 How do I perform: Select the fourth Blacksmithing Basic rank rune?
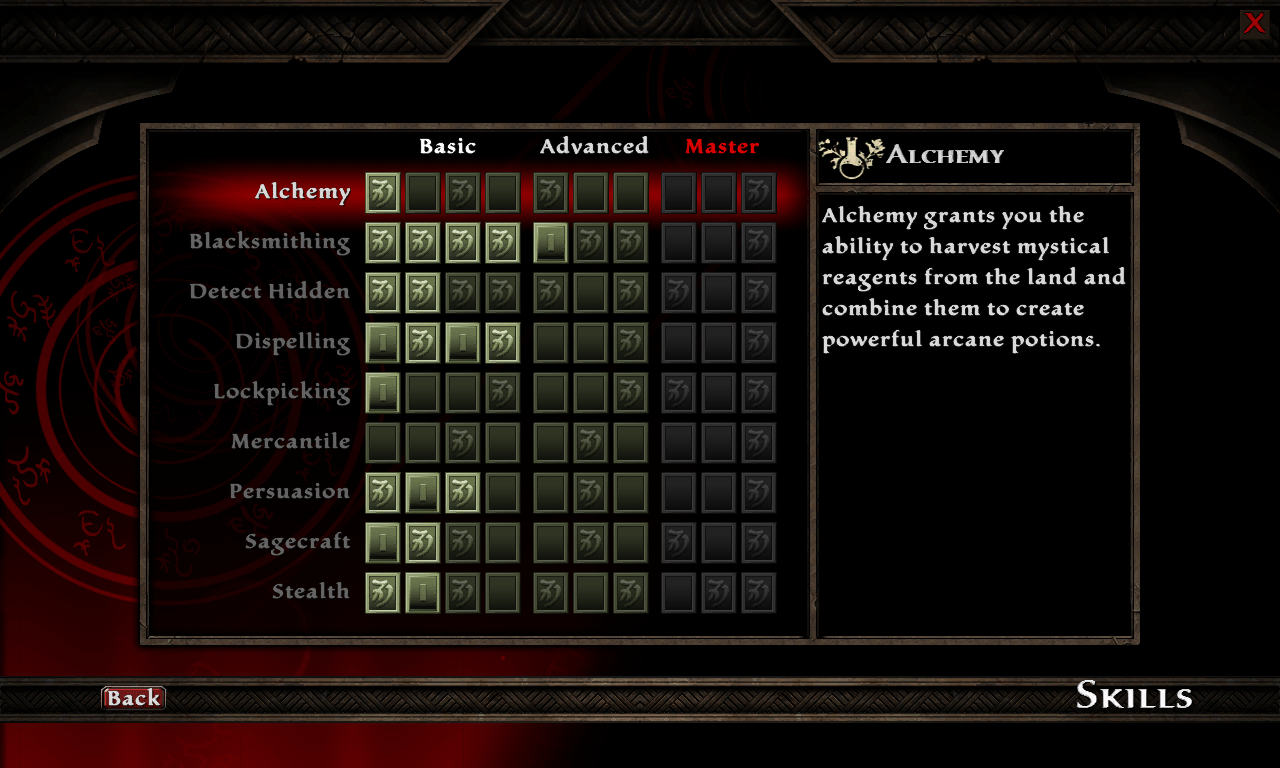[x=502, y=242]
